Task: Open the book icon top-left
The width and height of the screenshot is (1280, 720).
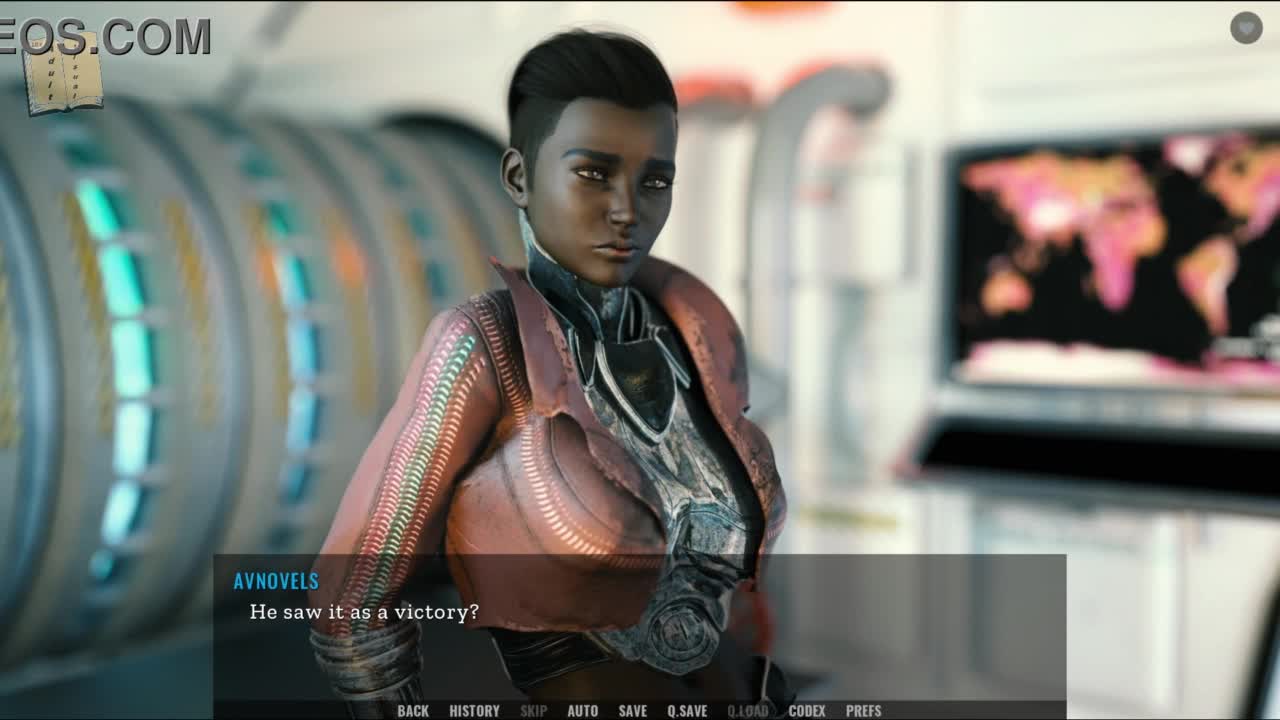Action: click(62, 73)
